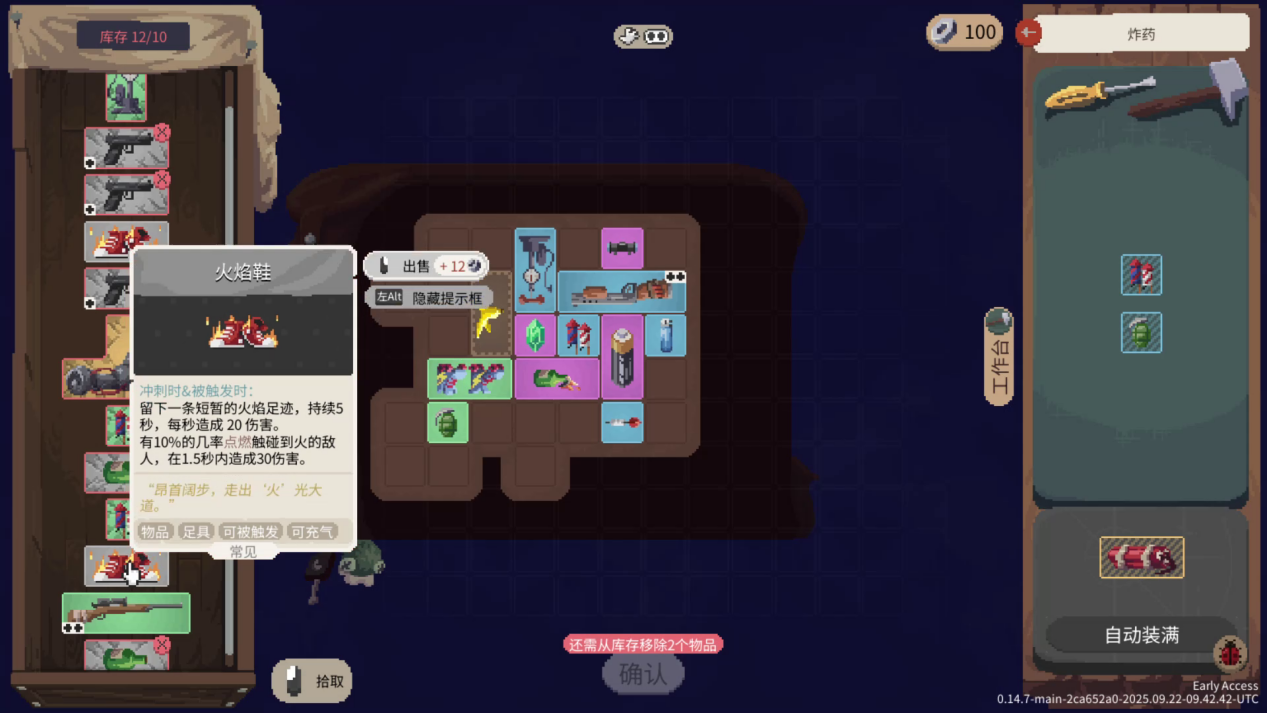Viewport: 1267px width, 713px height.
Task: Go back using the red arrow button
Action: [1028, 33]
